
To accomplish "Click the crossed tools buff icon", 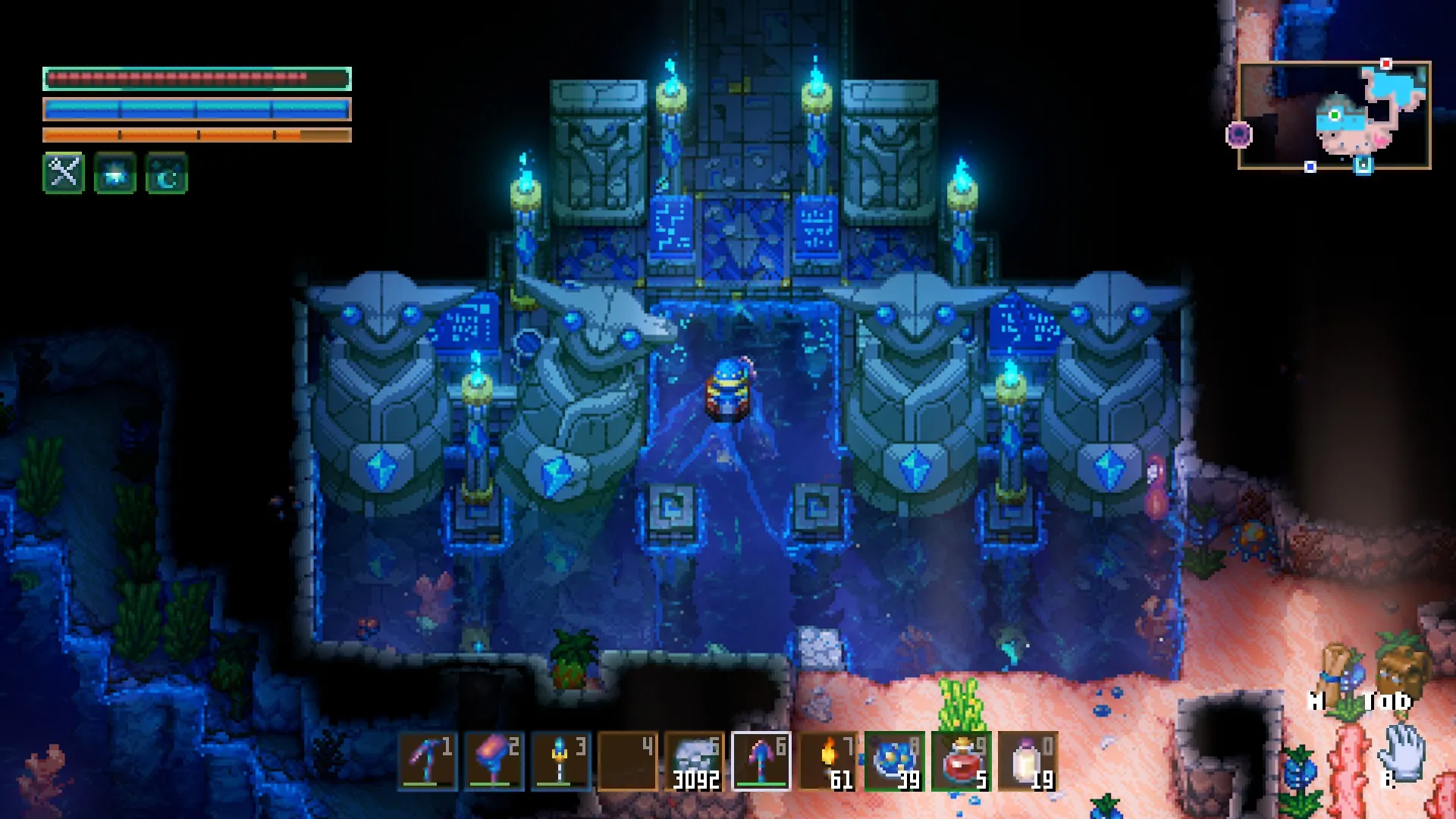I will point(64,173).
